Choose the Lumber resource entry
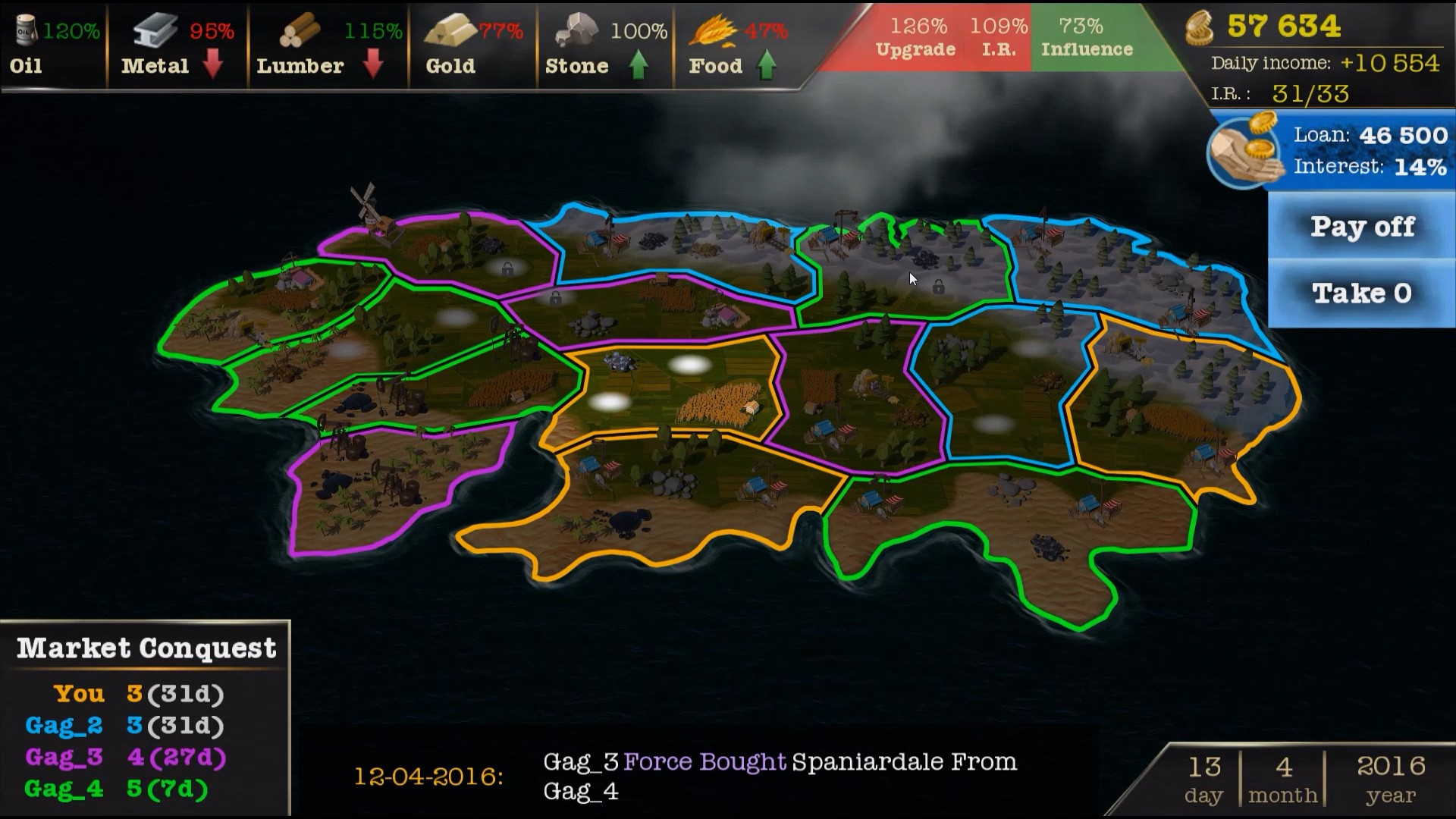 point(328,47)
